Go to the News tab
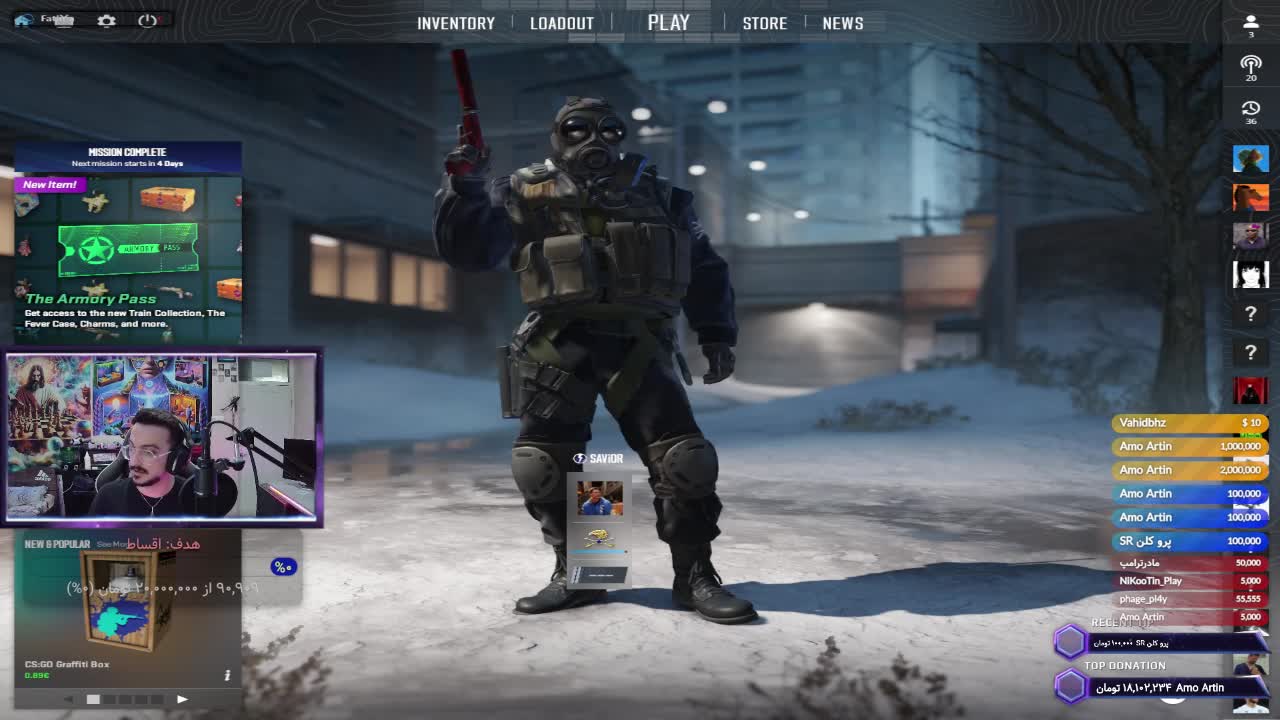Image resolution: width=1280 pixels, height=720 pixels. click(842, 23)
